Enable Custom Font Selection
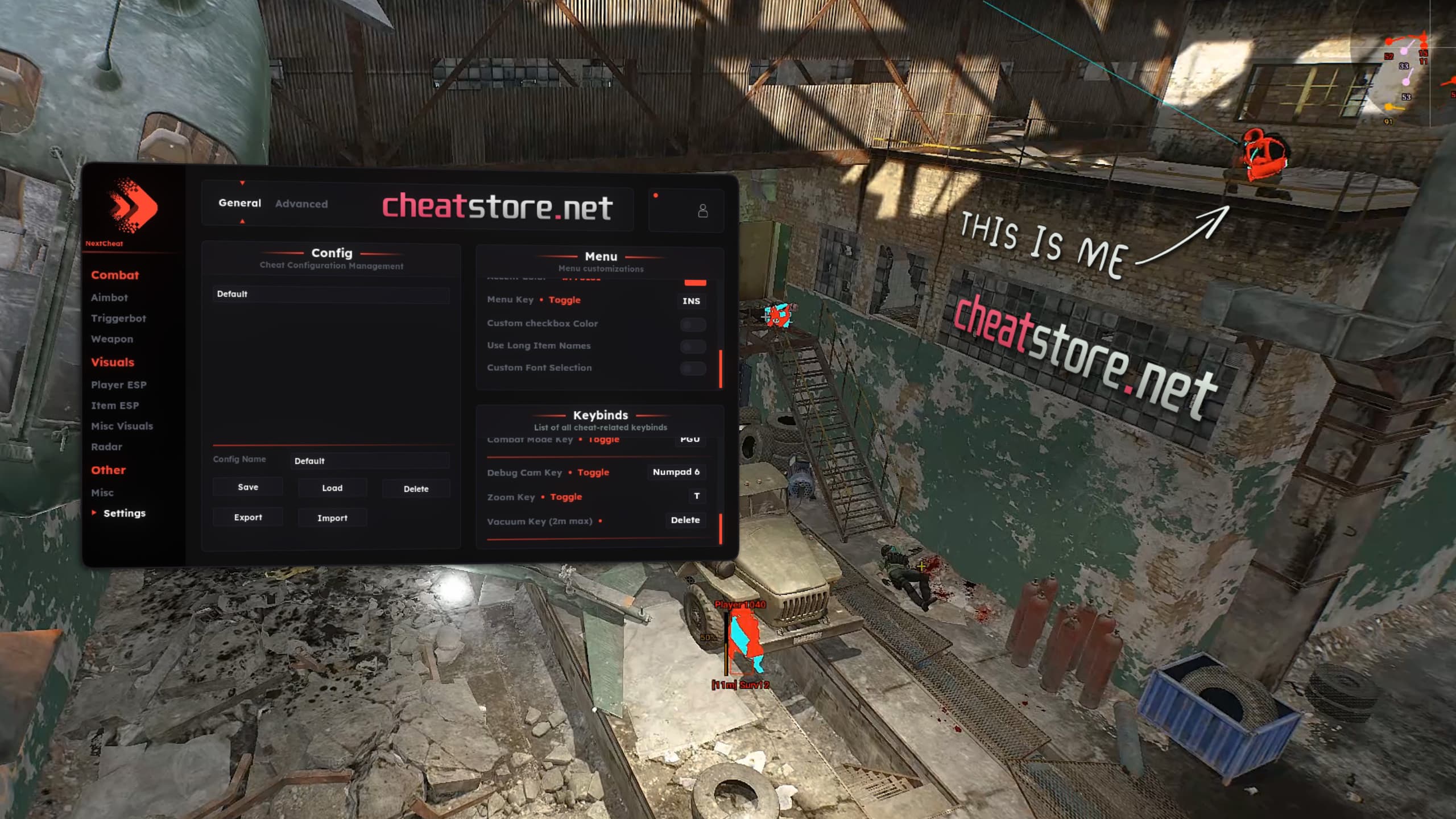Viewport: 1456px width, 819px height. click(x=693, y=369)
